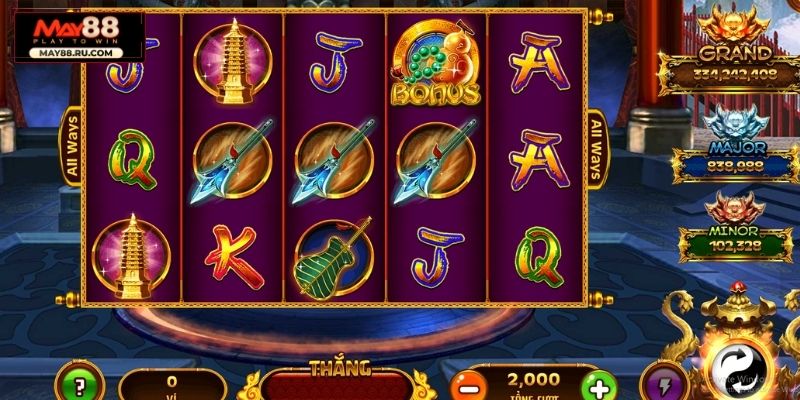Viewport: 800px width, 400px height.
Task: Increase the bet with the green plus
Action: coord(596,387)
